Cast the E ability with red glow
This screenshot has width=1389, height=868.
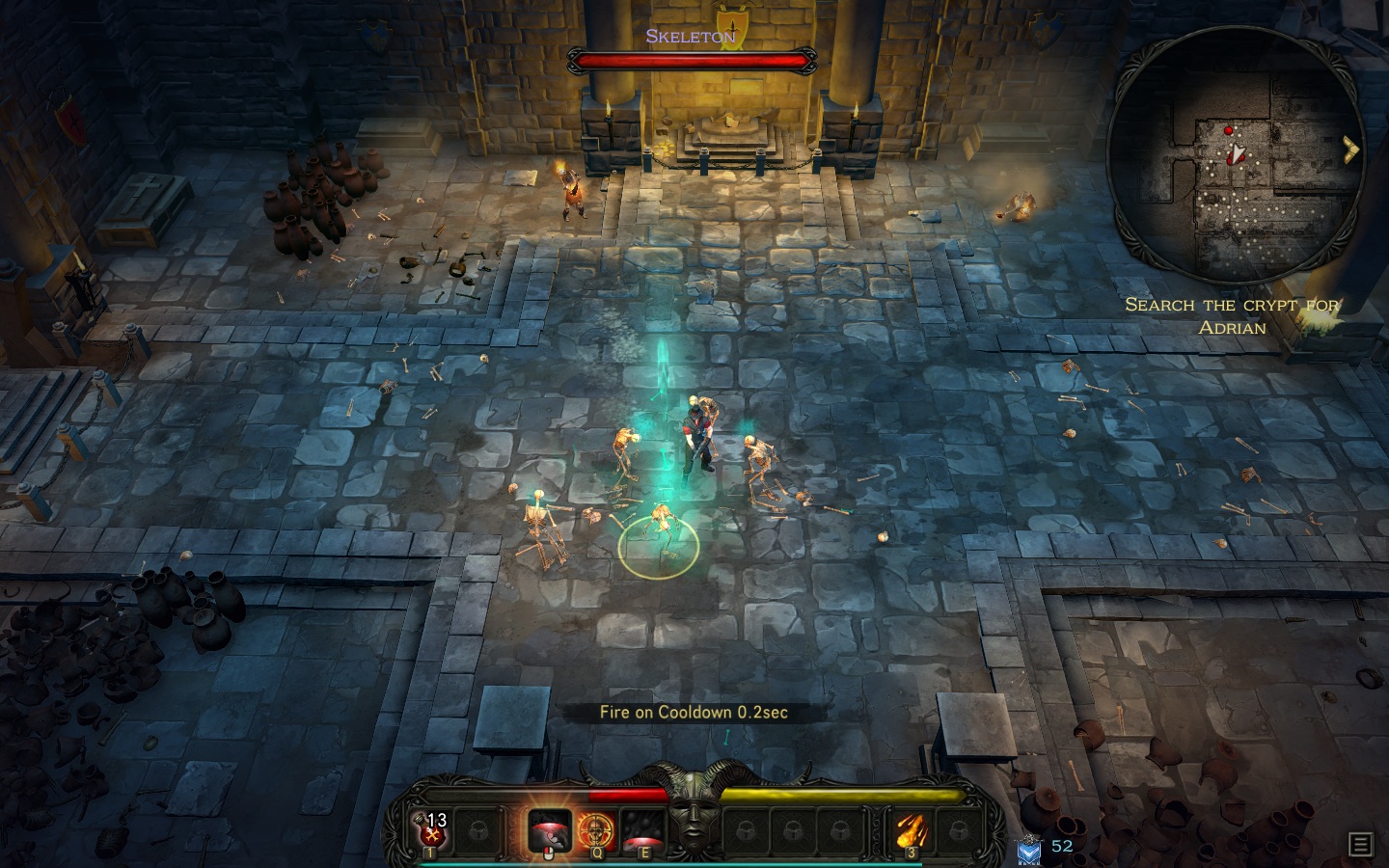coord(642,829)
